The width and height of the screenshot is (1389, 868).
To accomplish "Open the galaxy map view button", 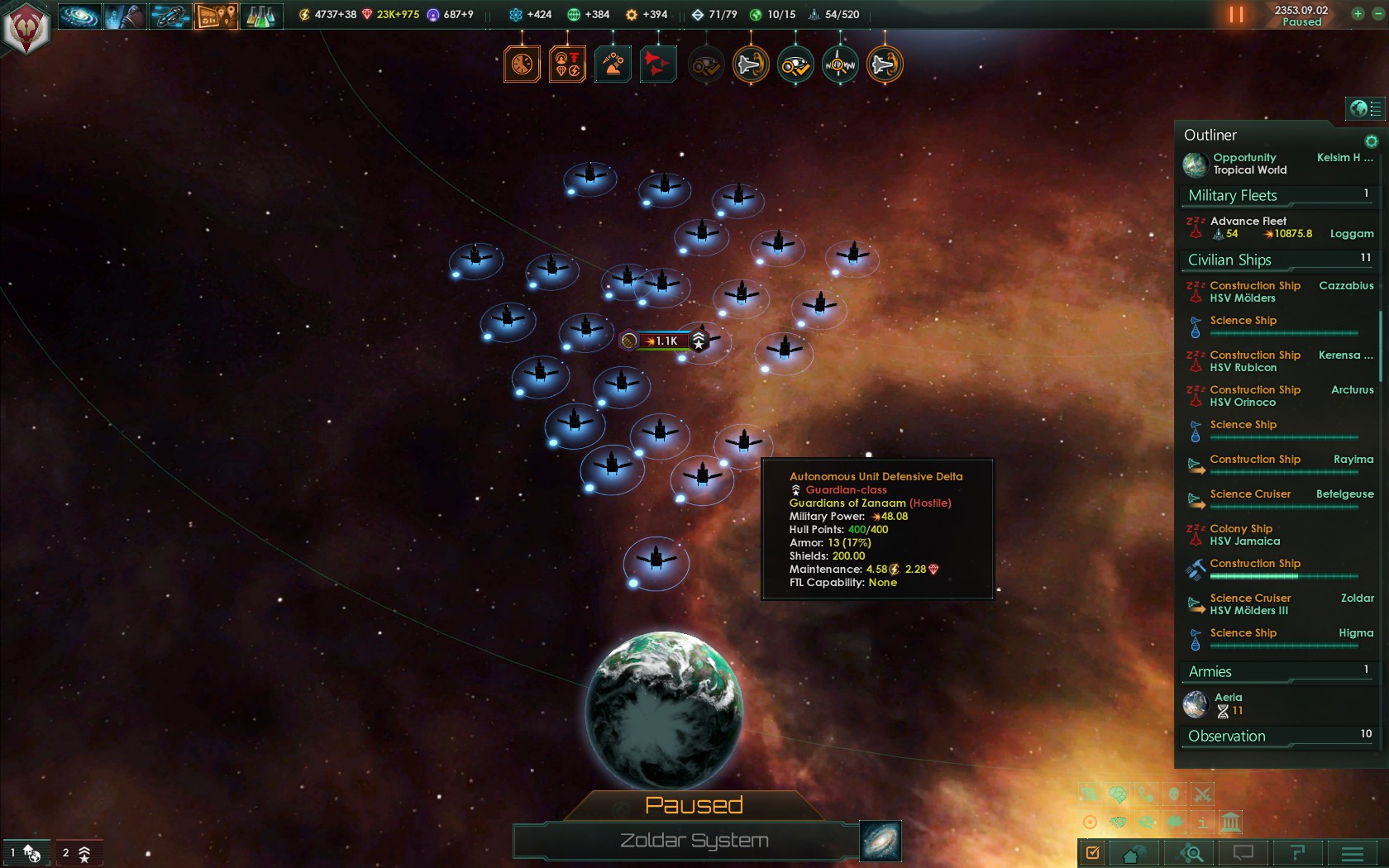I will click(880, 841).
